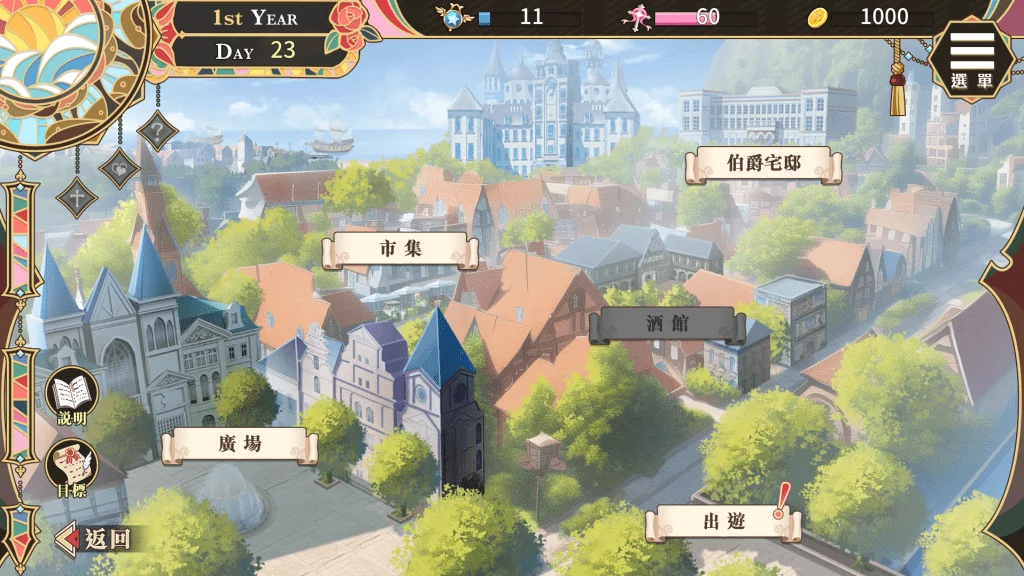Image resolution: width=1024 pixels, height=576 pixels.
Task: Visit the 廣場 plaza
Action: 240,445
